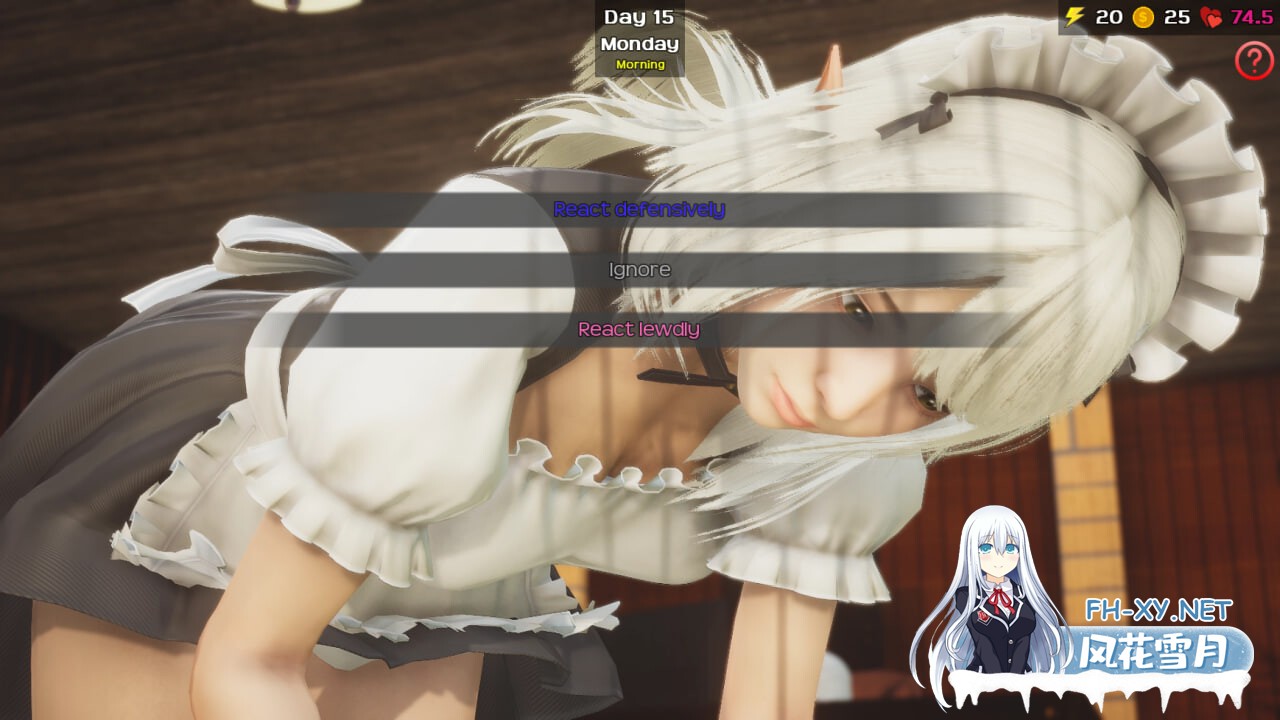Select the Ignore dialogue choice
The height and width of the screenshot is (720, 1280).
tap(639, 268)
